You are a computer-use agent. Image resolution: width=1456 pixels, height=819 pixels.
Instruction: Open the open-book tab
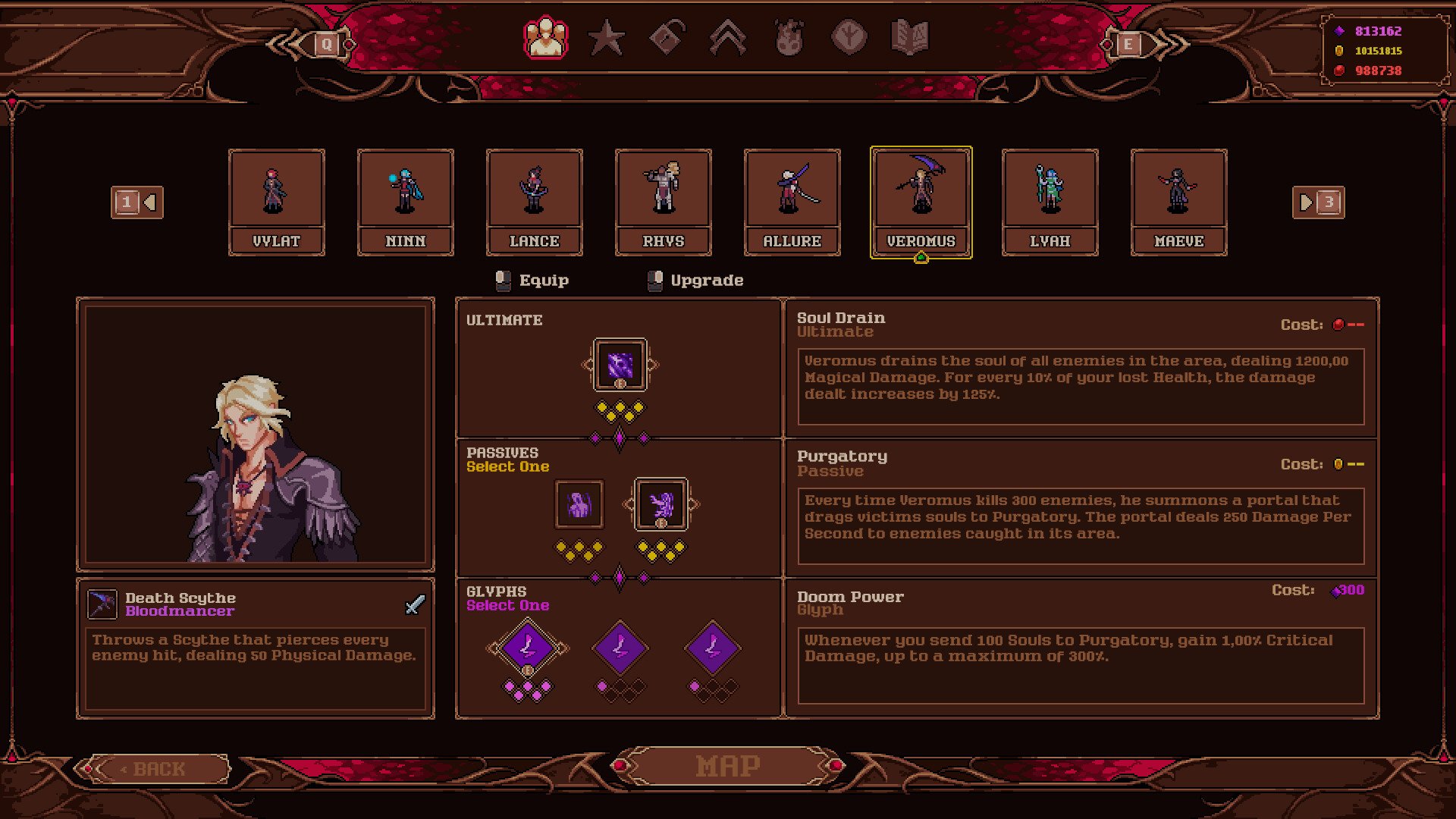(x=910, y=38)
